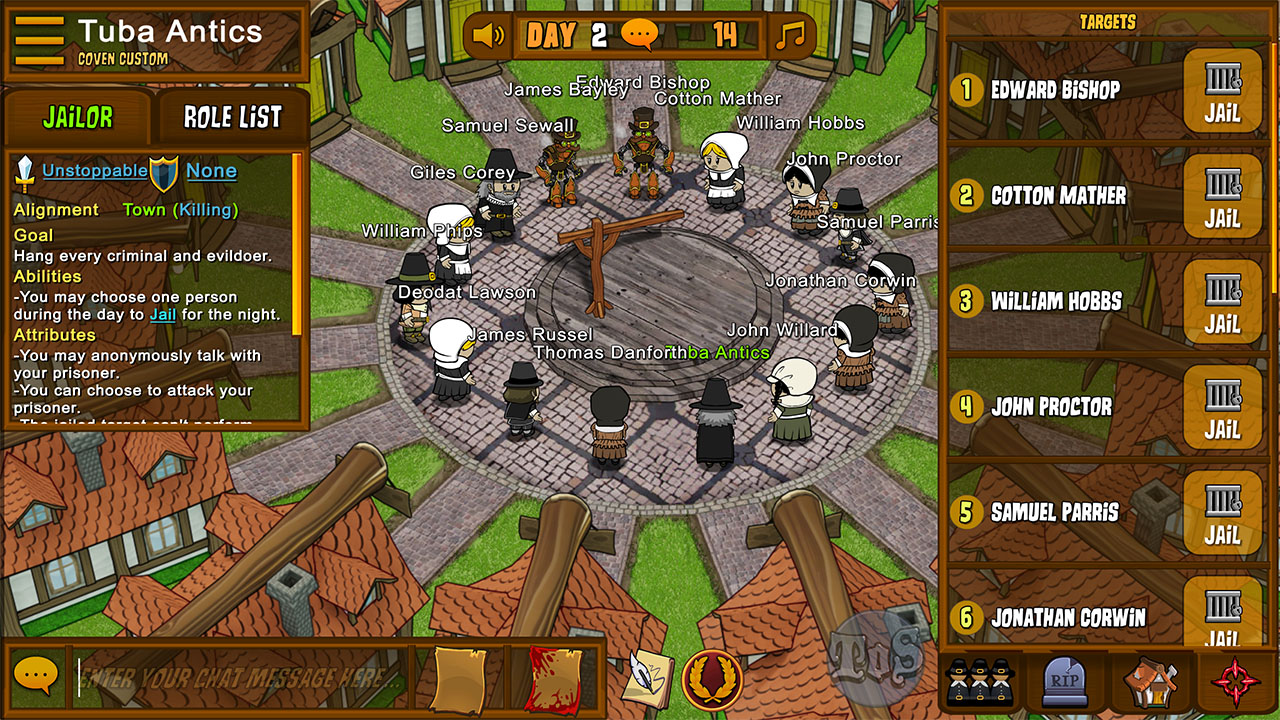The height and width of the screenshot is (720, 1280).
Task: Jail William Hobbs
Action: click(1222, 304)
